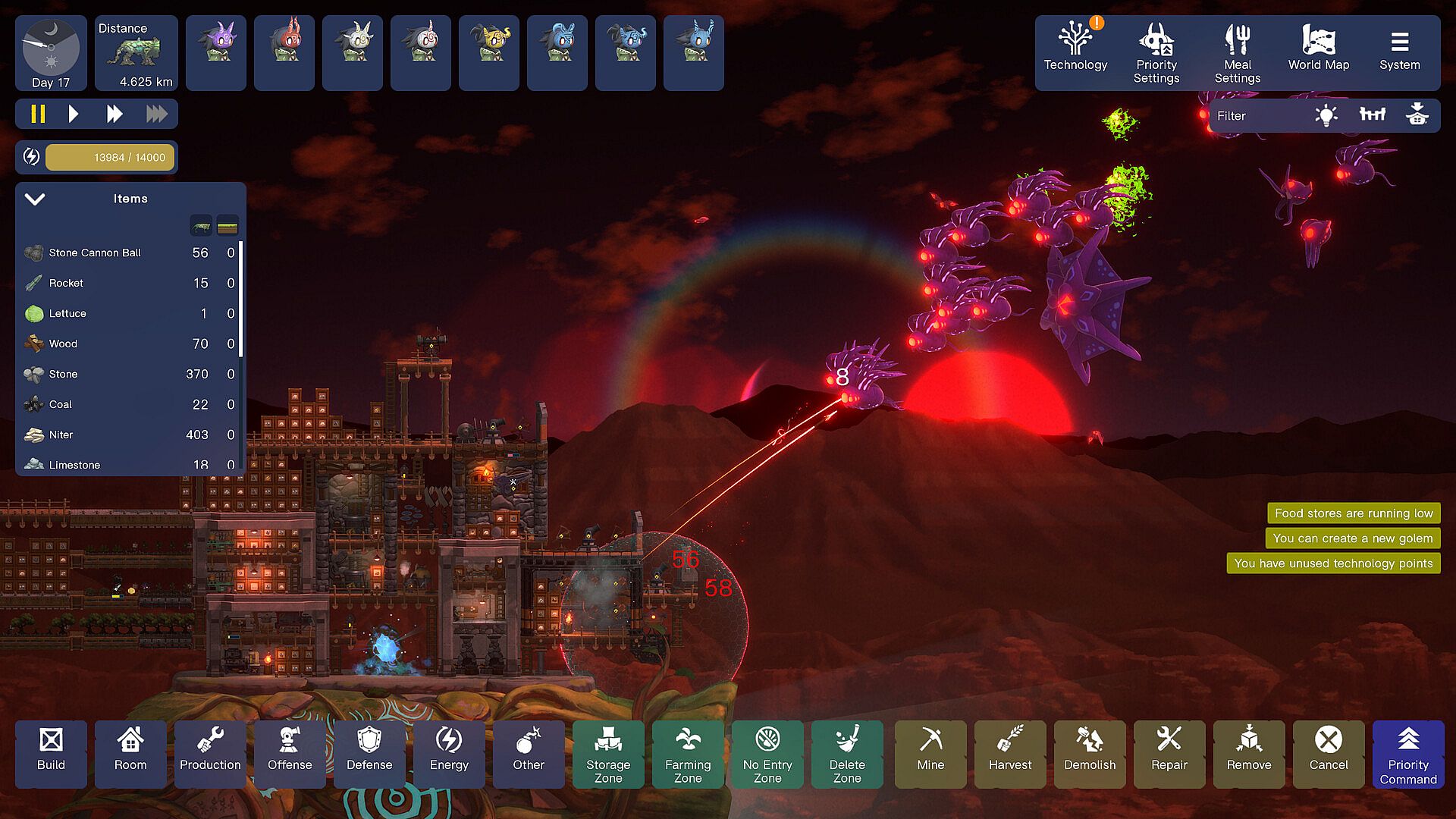Pause the game with the pause button
The height and width of the screenshot is (819, 1456).
(38, 115)
